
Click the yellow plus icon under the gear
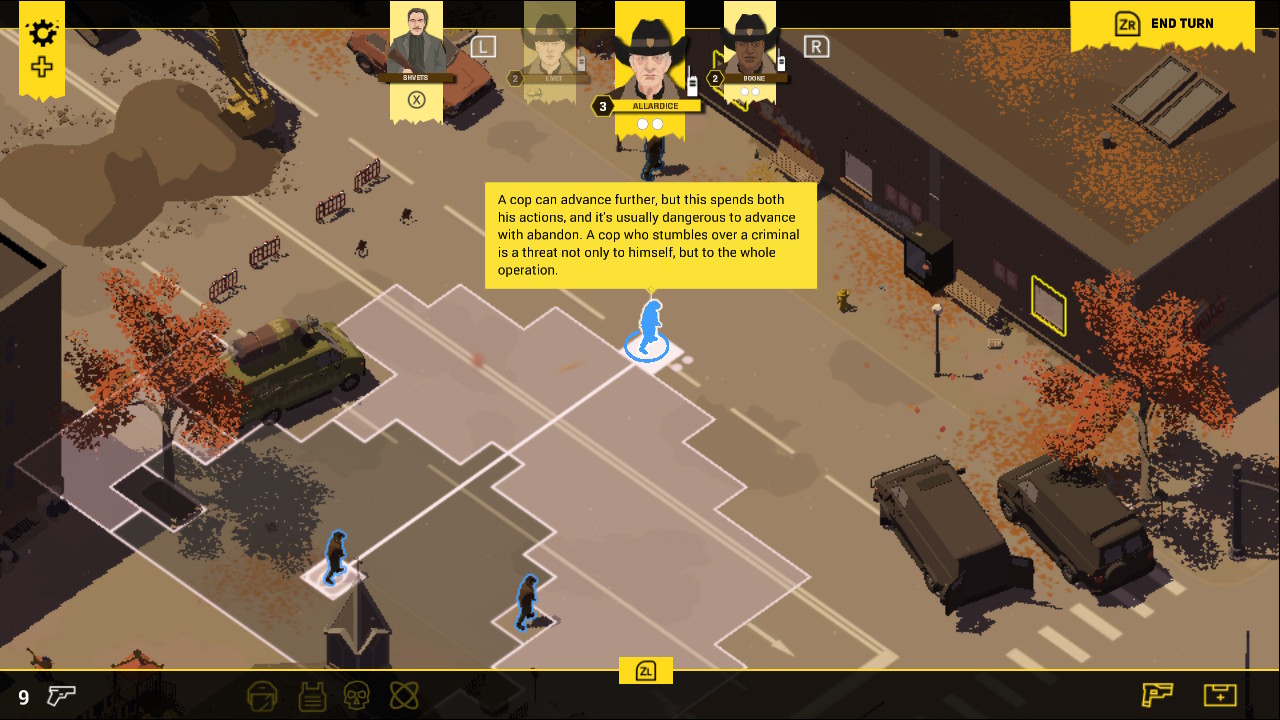[42, 68]
